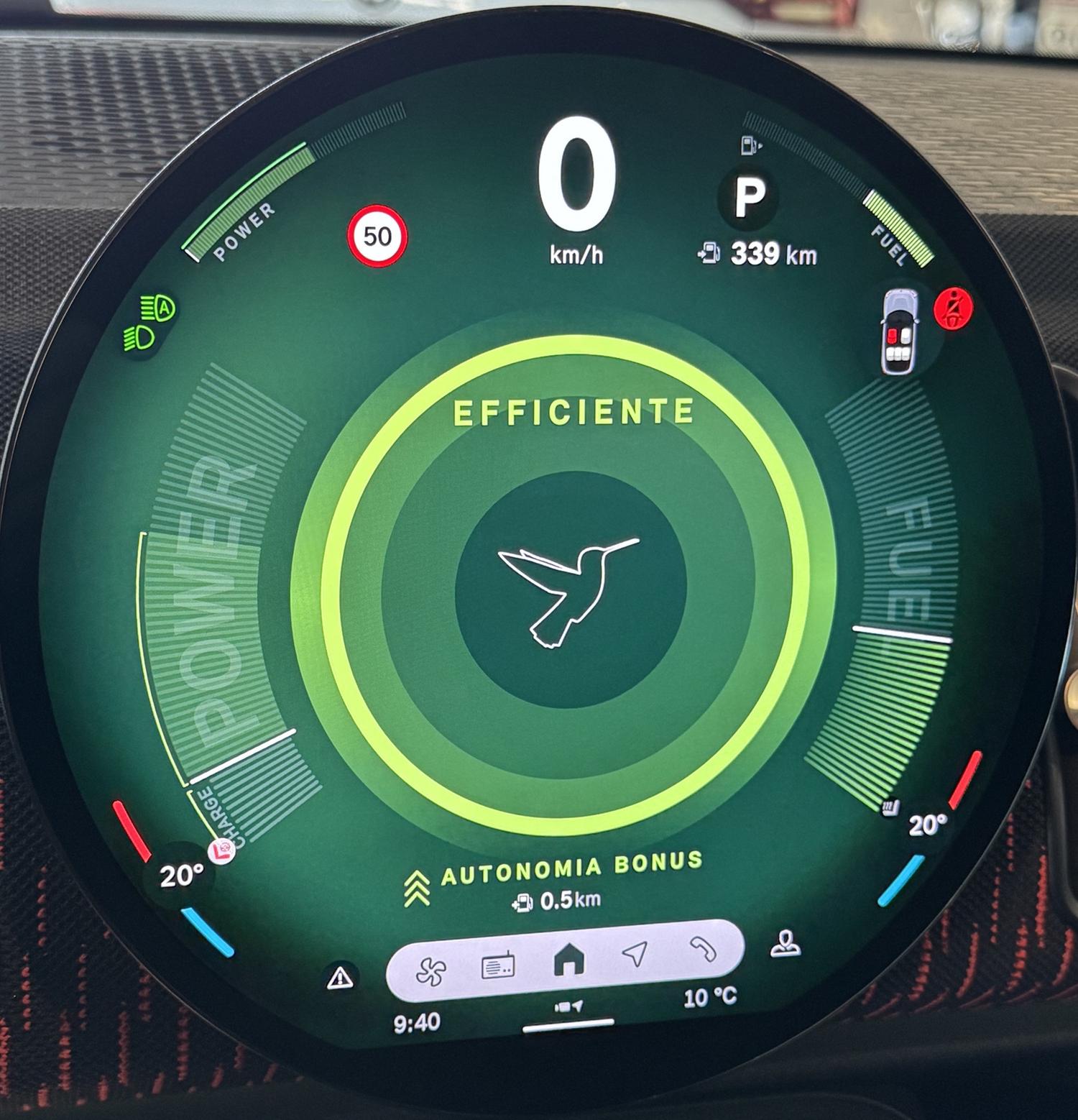This screenshot has height=1120, width=1078.
Task: Open the radio media menu
Action: pos(497,966)
